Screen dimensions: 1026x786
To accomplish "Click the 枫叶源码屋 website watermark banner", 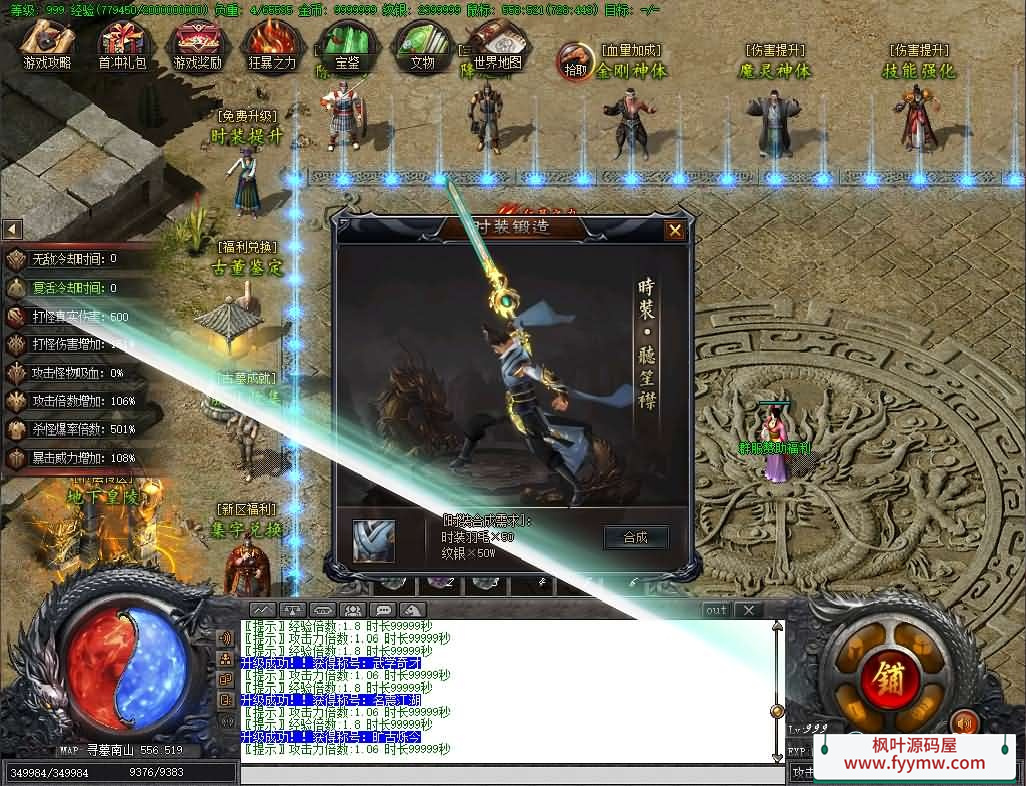I will pos(914,754).
